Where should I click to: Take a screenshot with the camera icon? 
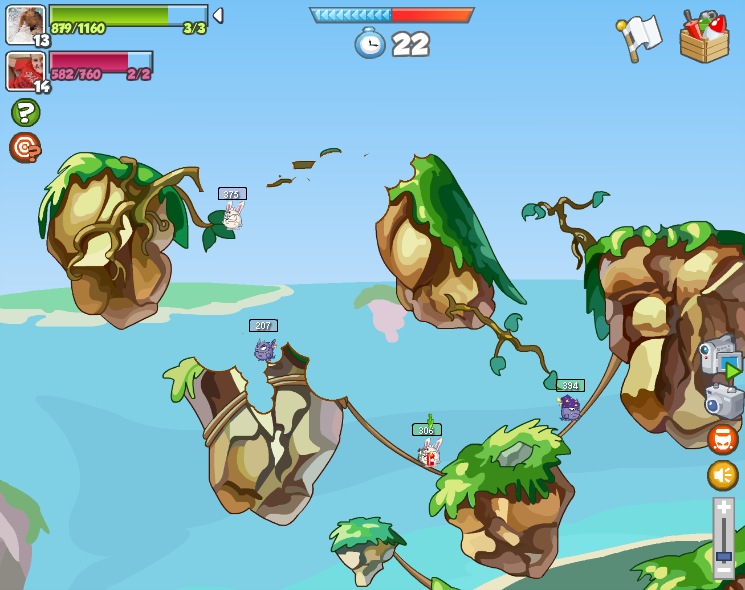pyautogui.click(x=723, y=402)
